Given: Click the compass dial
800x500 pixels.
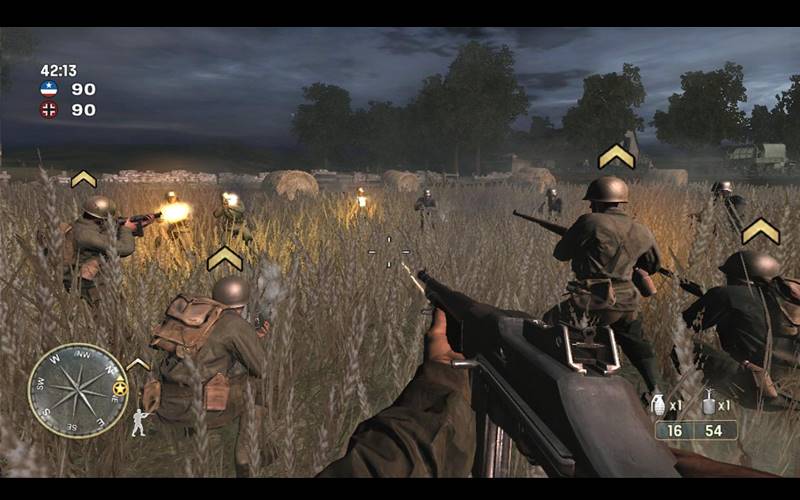Looking at the screenshot, I should 77,390.
